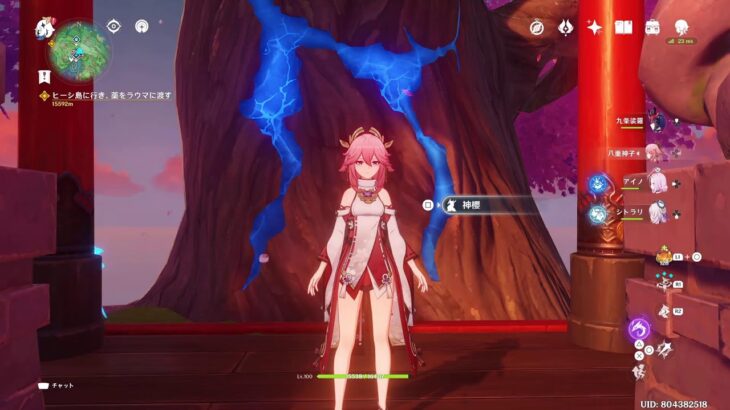
Task: Open the quest log exclamation icon
Action: click(x=44, y=75)
